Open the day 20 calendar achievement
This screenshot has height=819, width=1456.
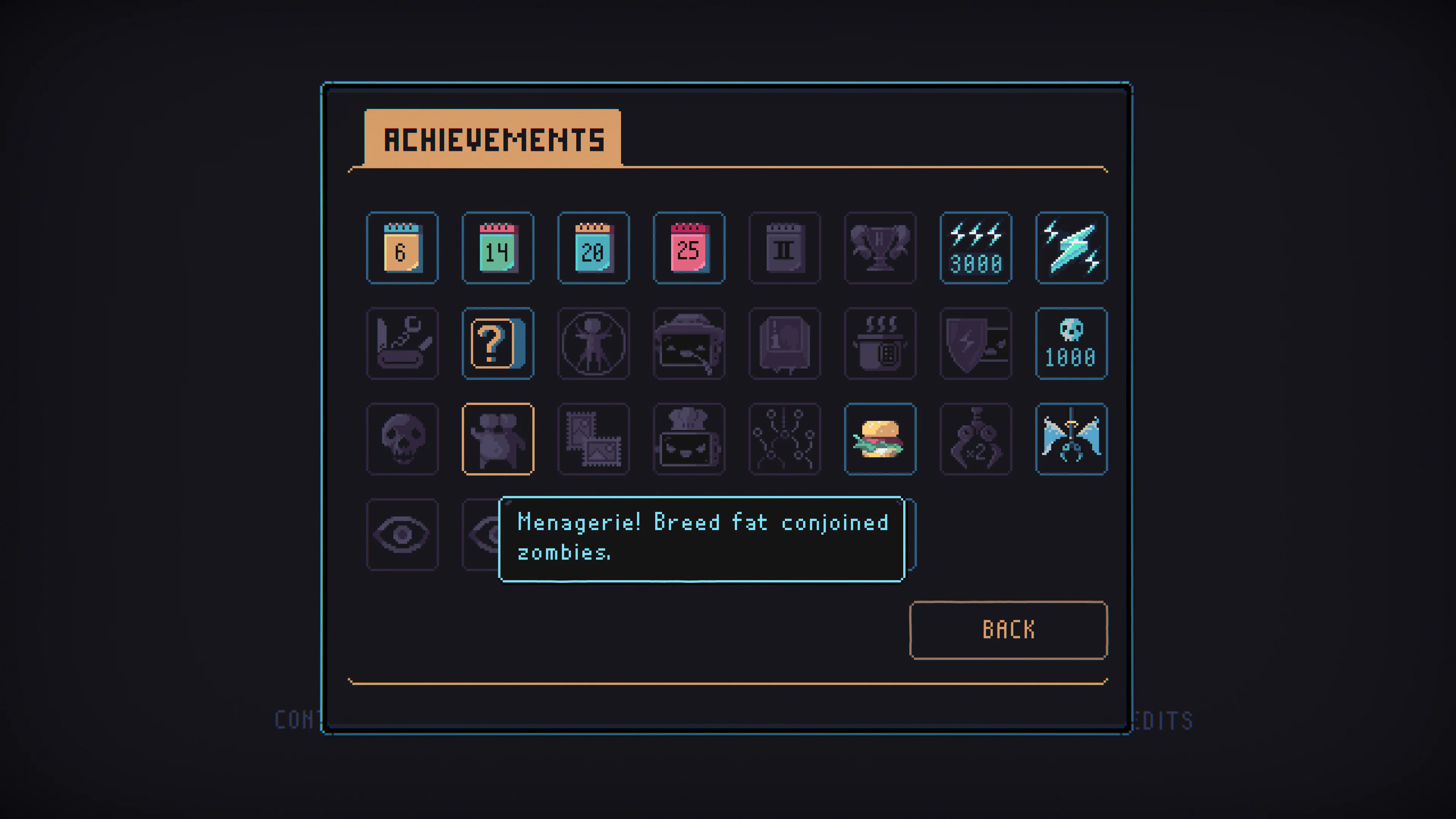tap(593, 248)
